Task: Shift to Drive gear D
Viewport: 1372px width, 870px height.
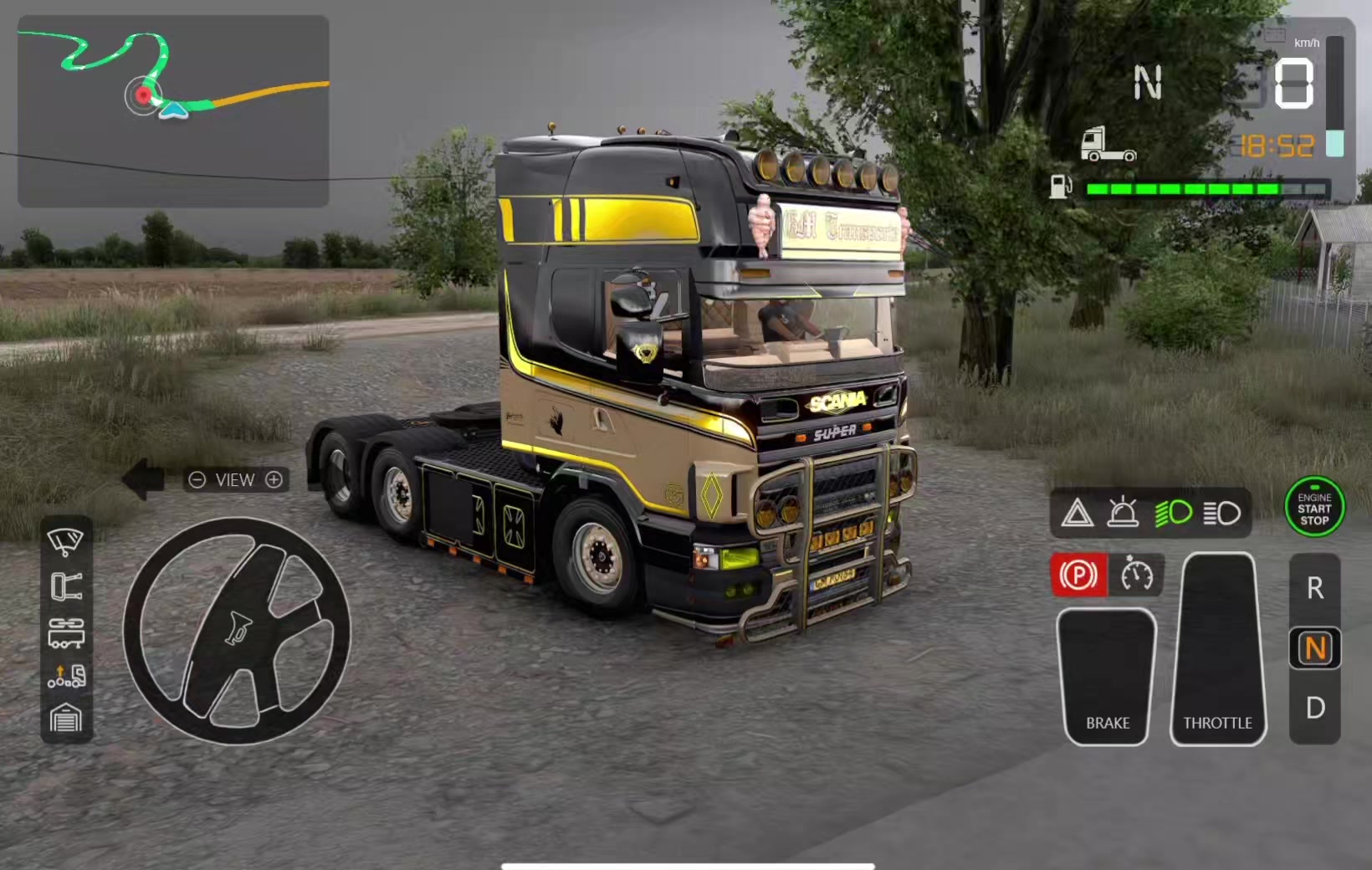Action: [1315, 709]
